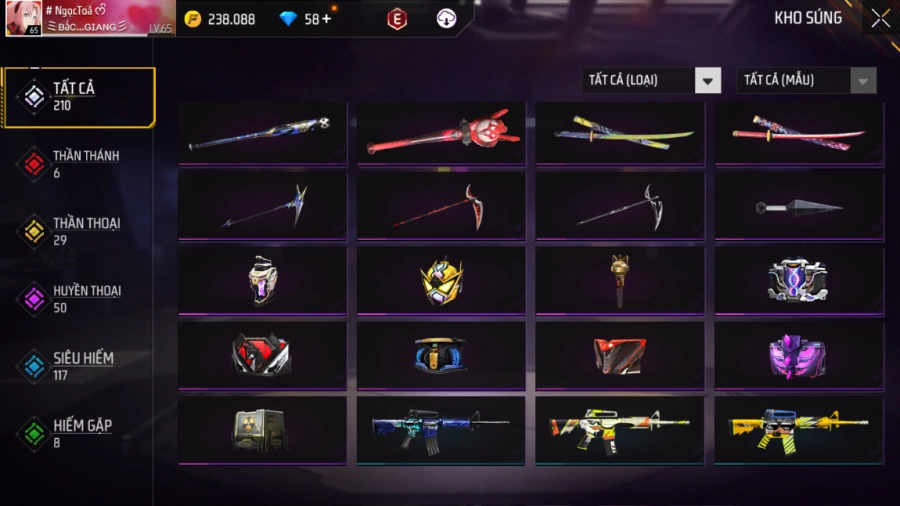Click the red hexagon E icon

pyautogui.click(x=397, y=19)
